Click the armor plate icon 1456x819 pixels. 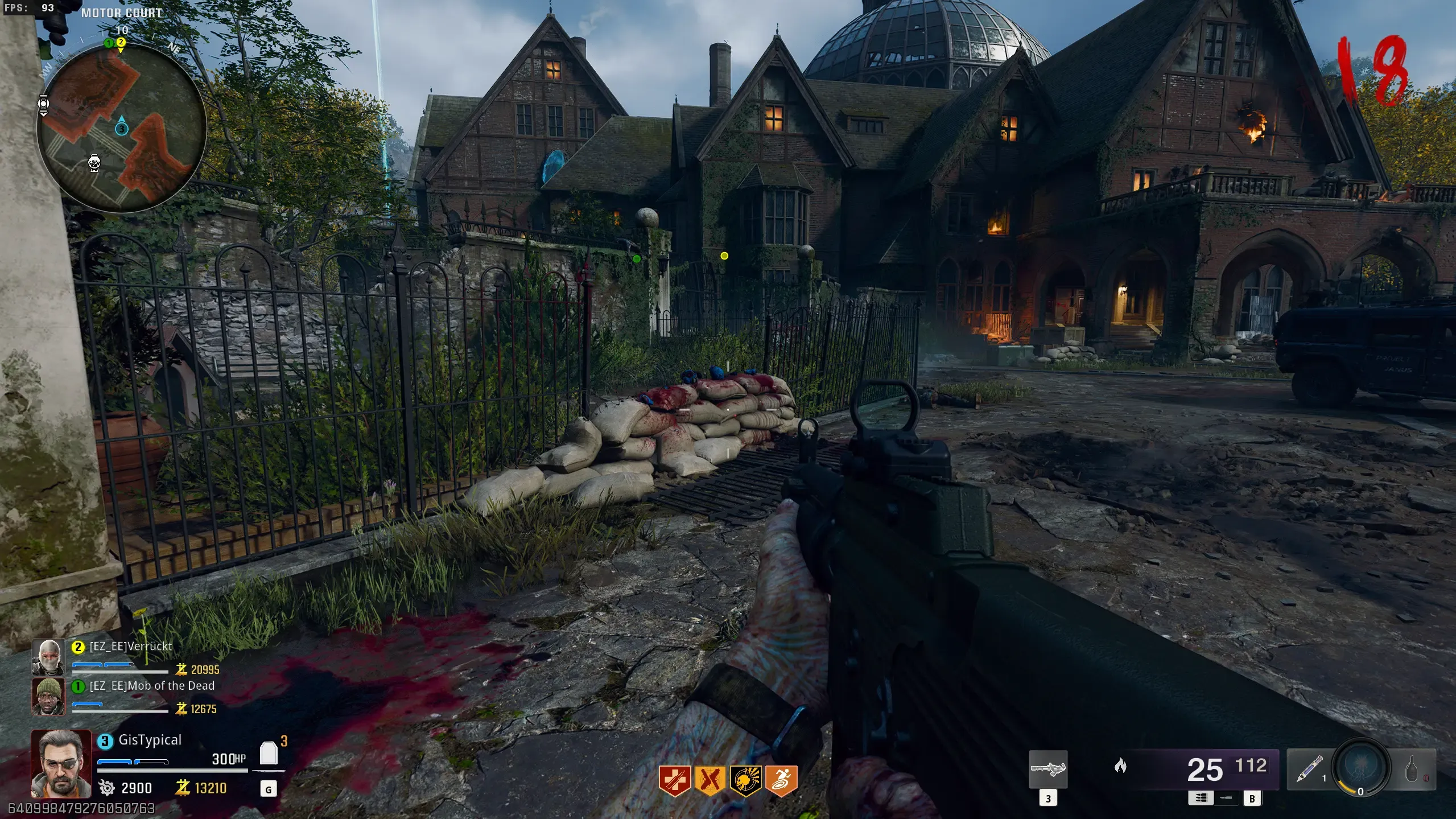click(x=269, y=754)
